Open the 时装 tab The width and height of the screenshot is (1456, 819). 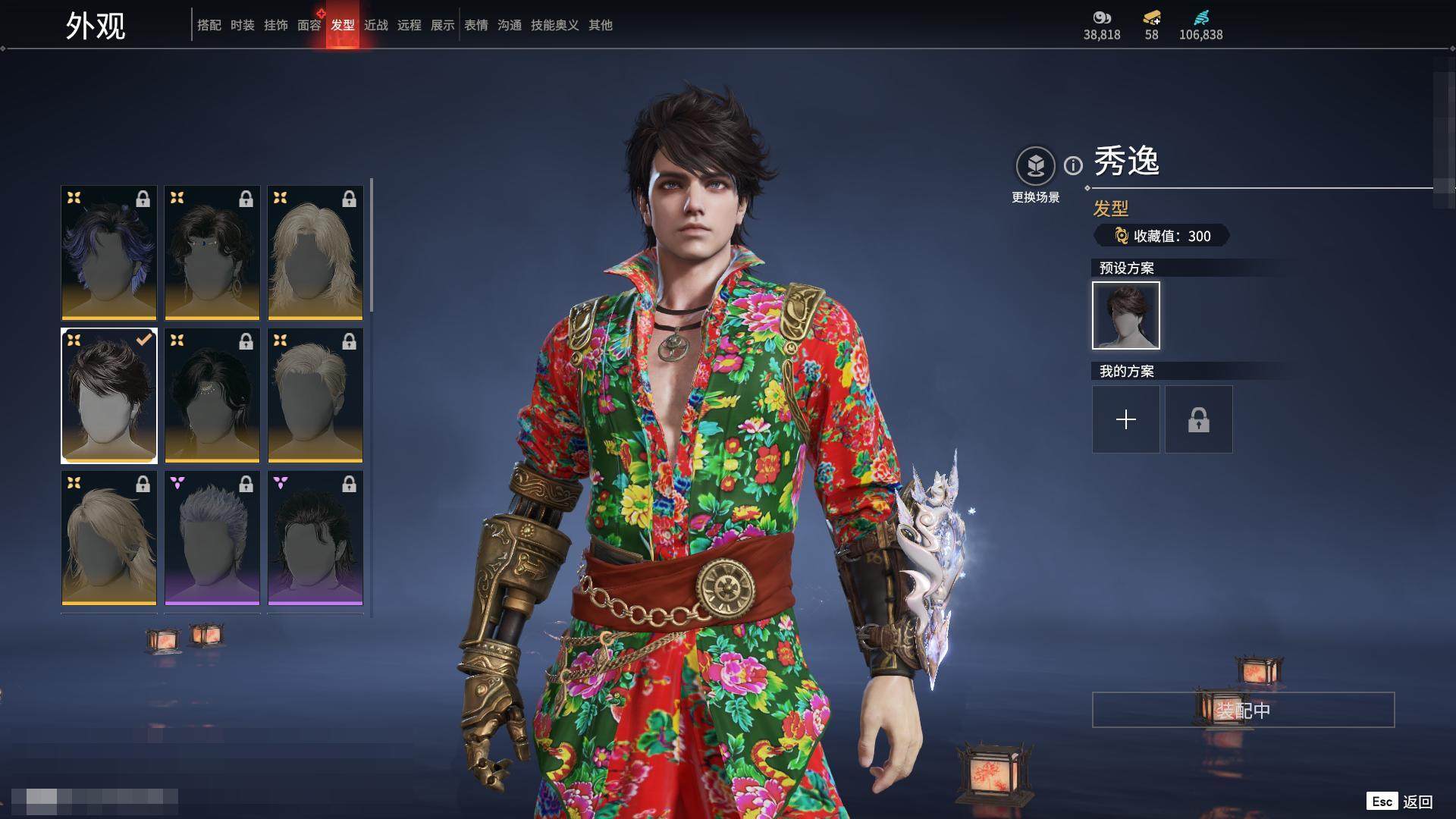(242, 25)
